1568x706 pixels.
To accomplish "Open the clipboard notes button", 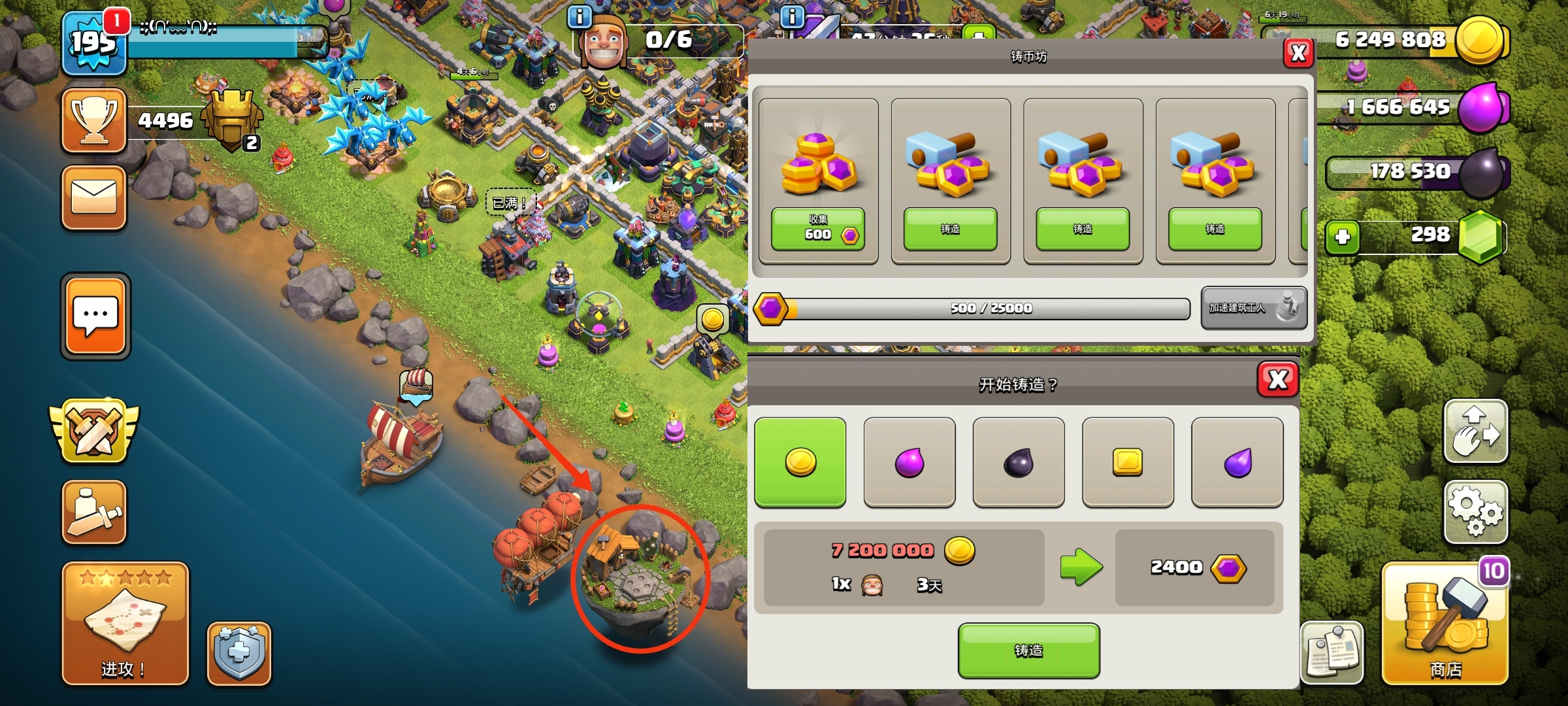I will (1332, 652).
